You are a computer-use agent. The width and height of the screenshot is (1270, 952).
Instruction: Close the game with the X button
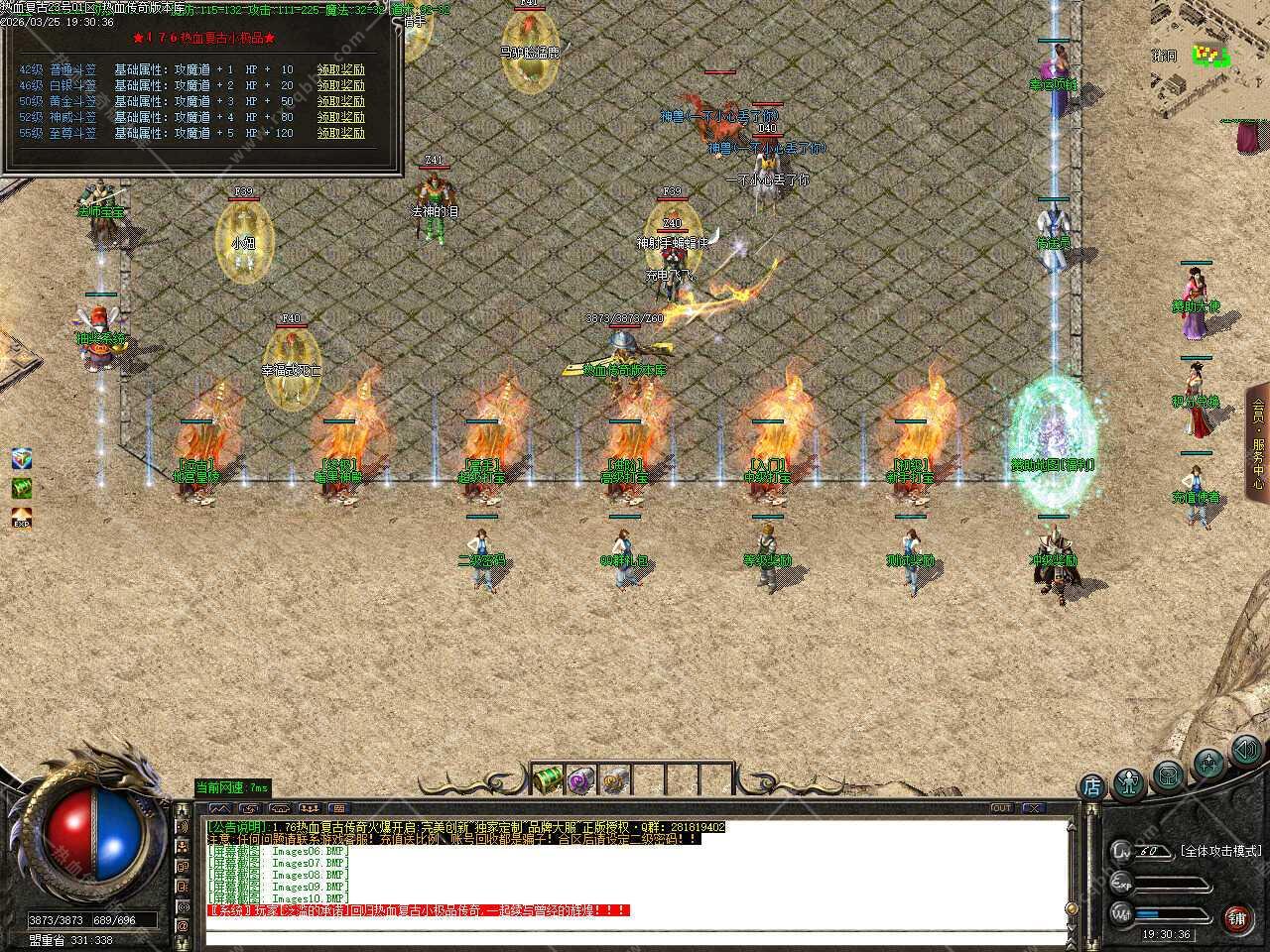(1032, 808)
